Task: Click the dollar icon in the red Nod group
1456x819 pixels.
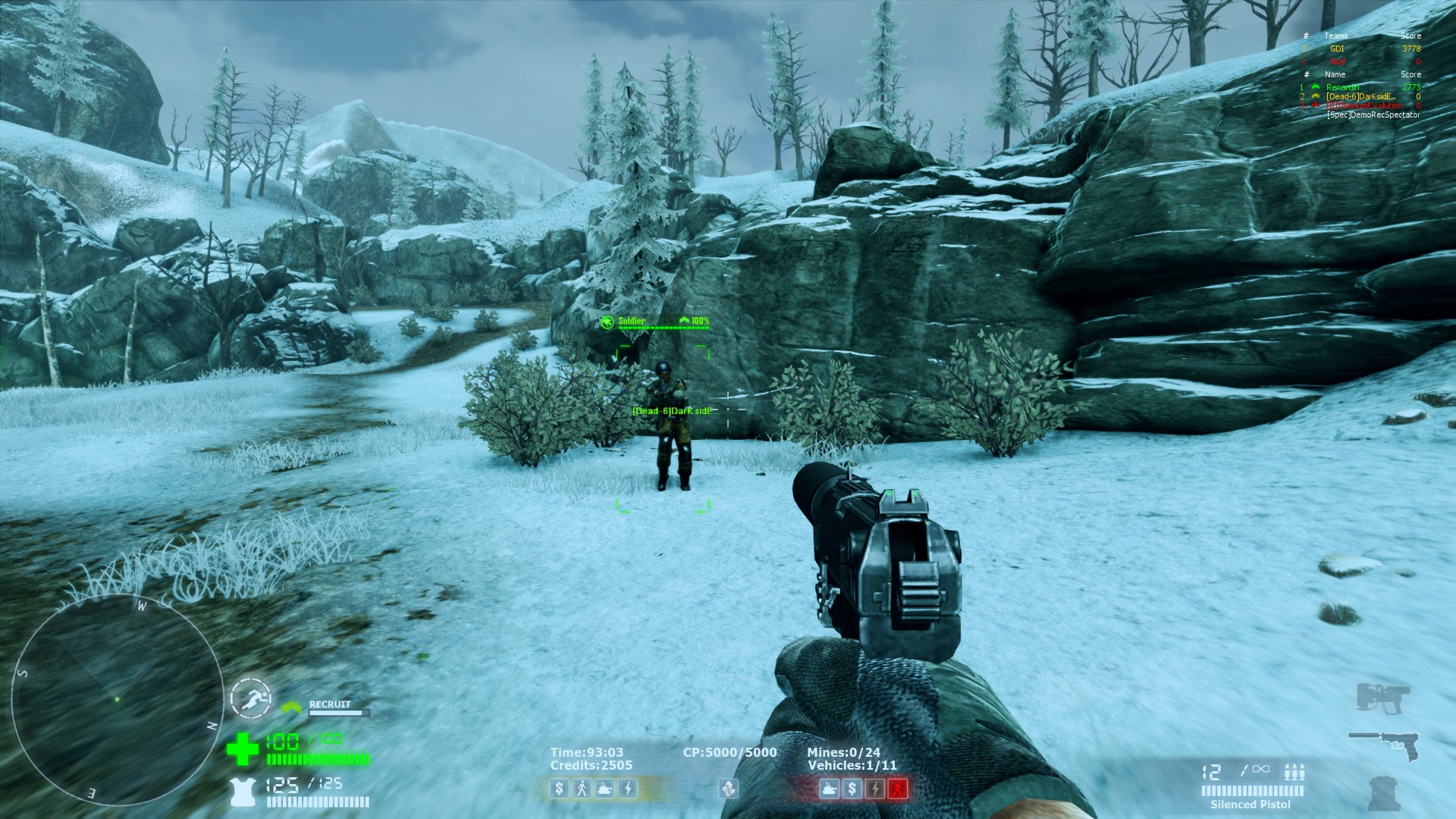Action: coord(852,789)
